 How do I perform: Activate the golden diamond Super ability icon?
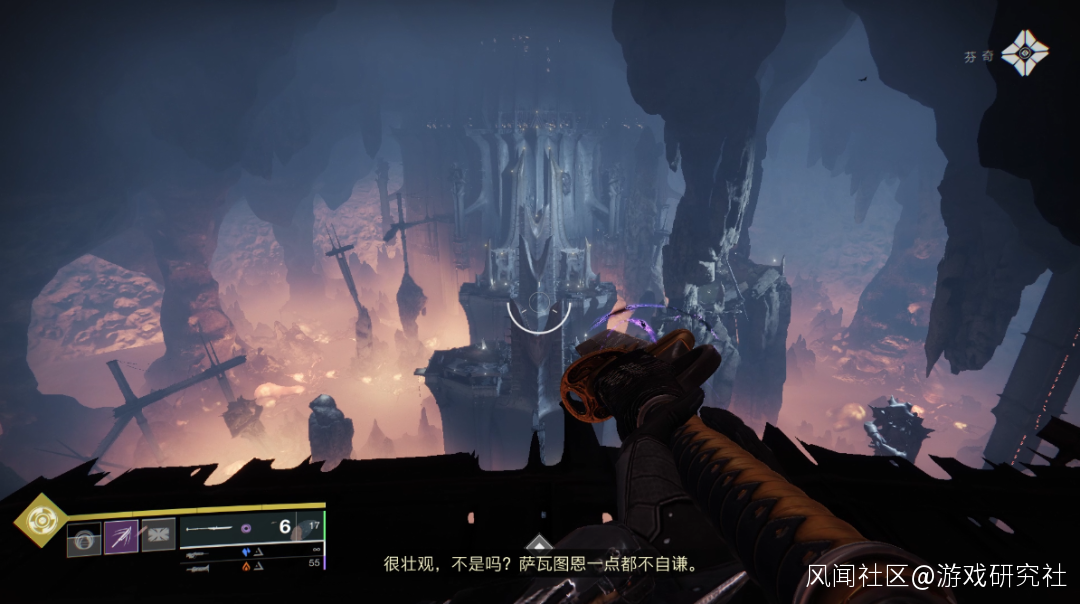40,520
